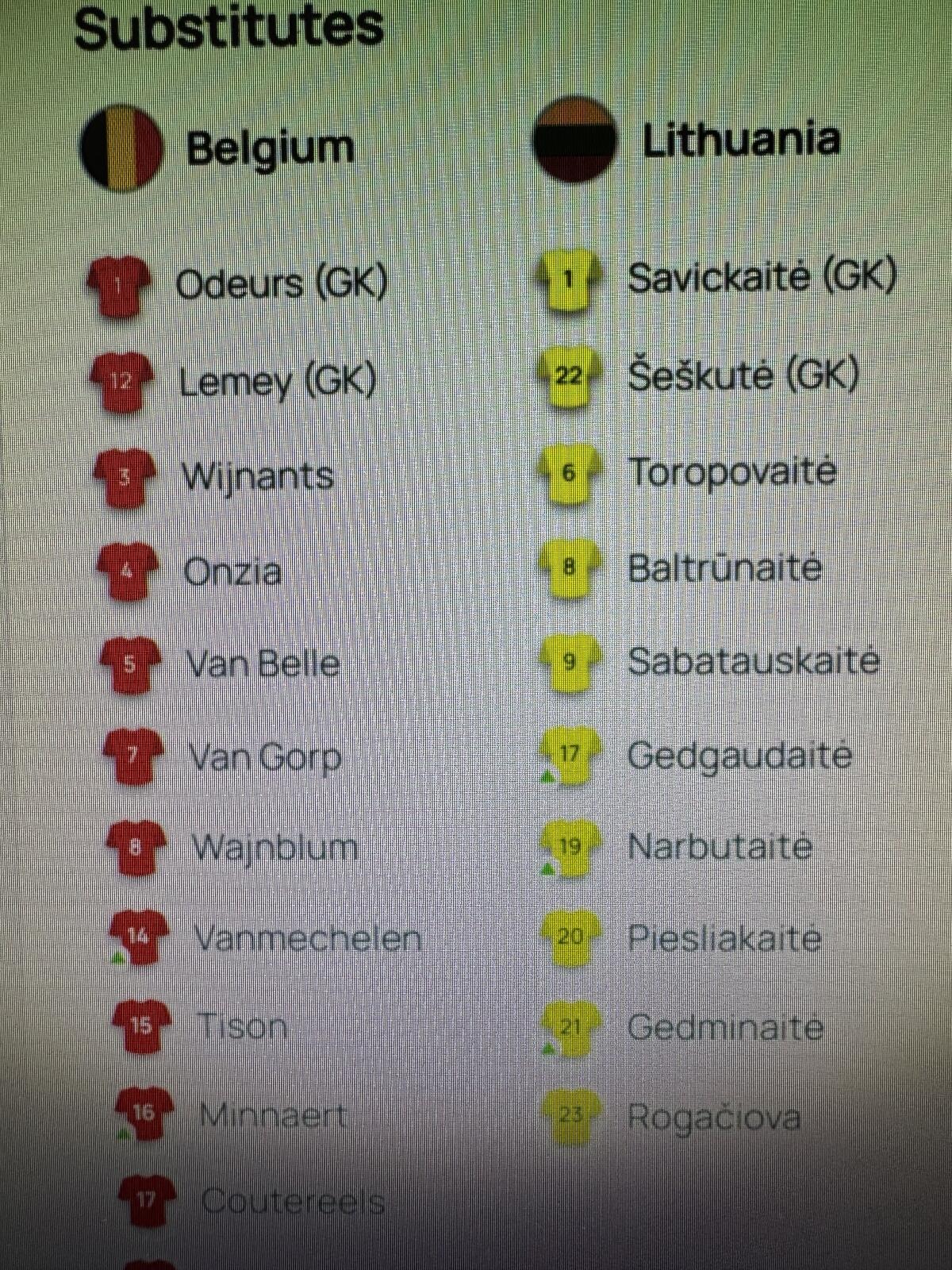The image size is (952, 1270).
Task: Click on Sabatauskaitė's entry
Action: click(x=753, y=661)
